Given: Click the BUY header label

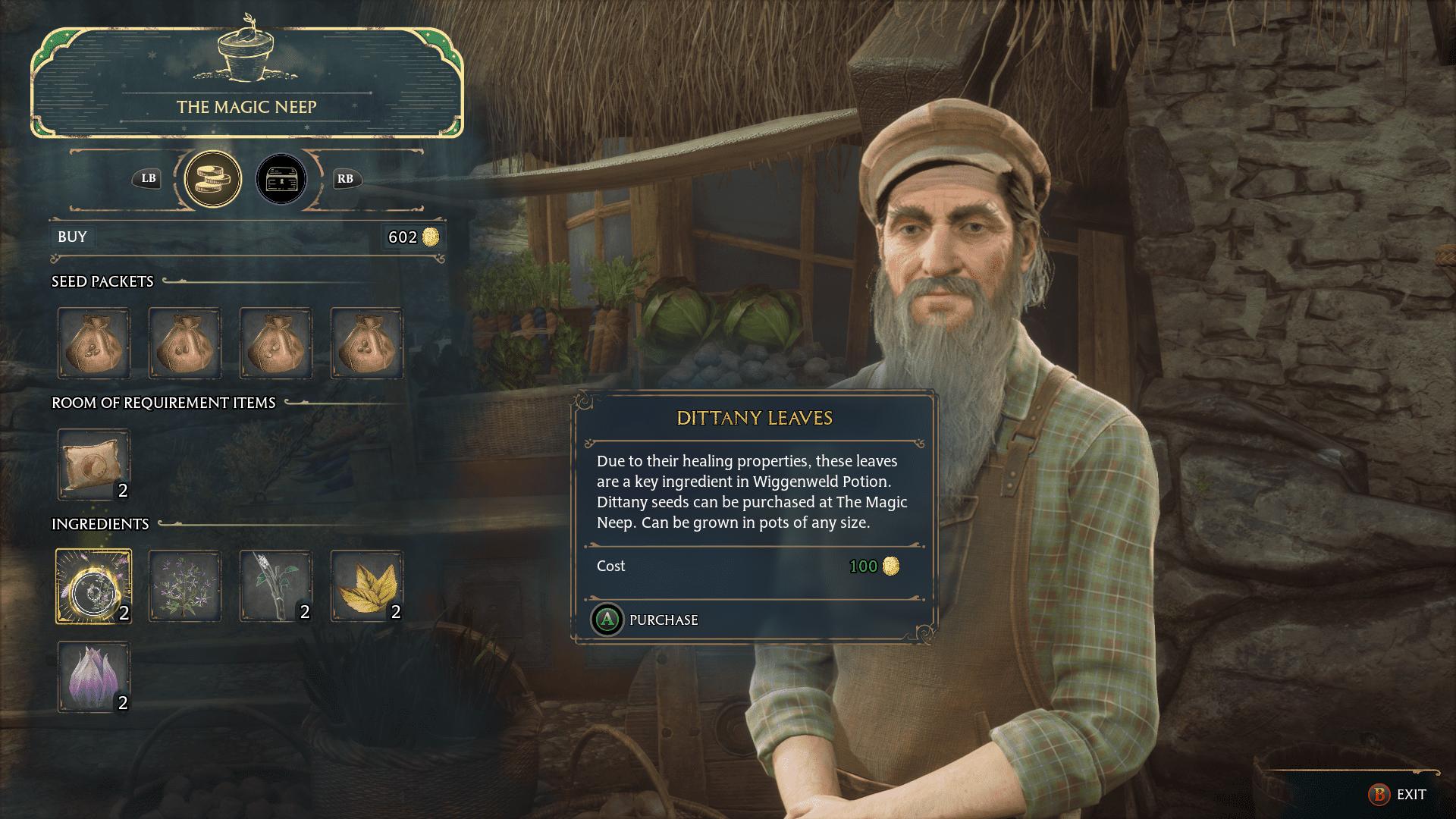Looking at the screenshot, I should tap(72, 237).
